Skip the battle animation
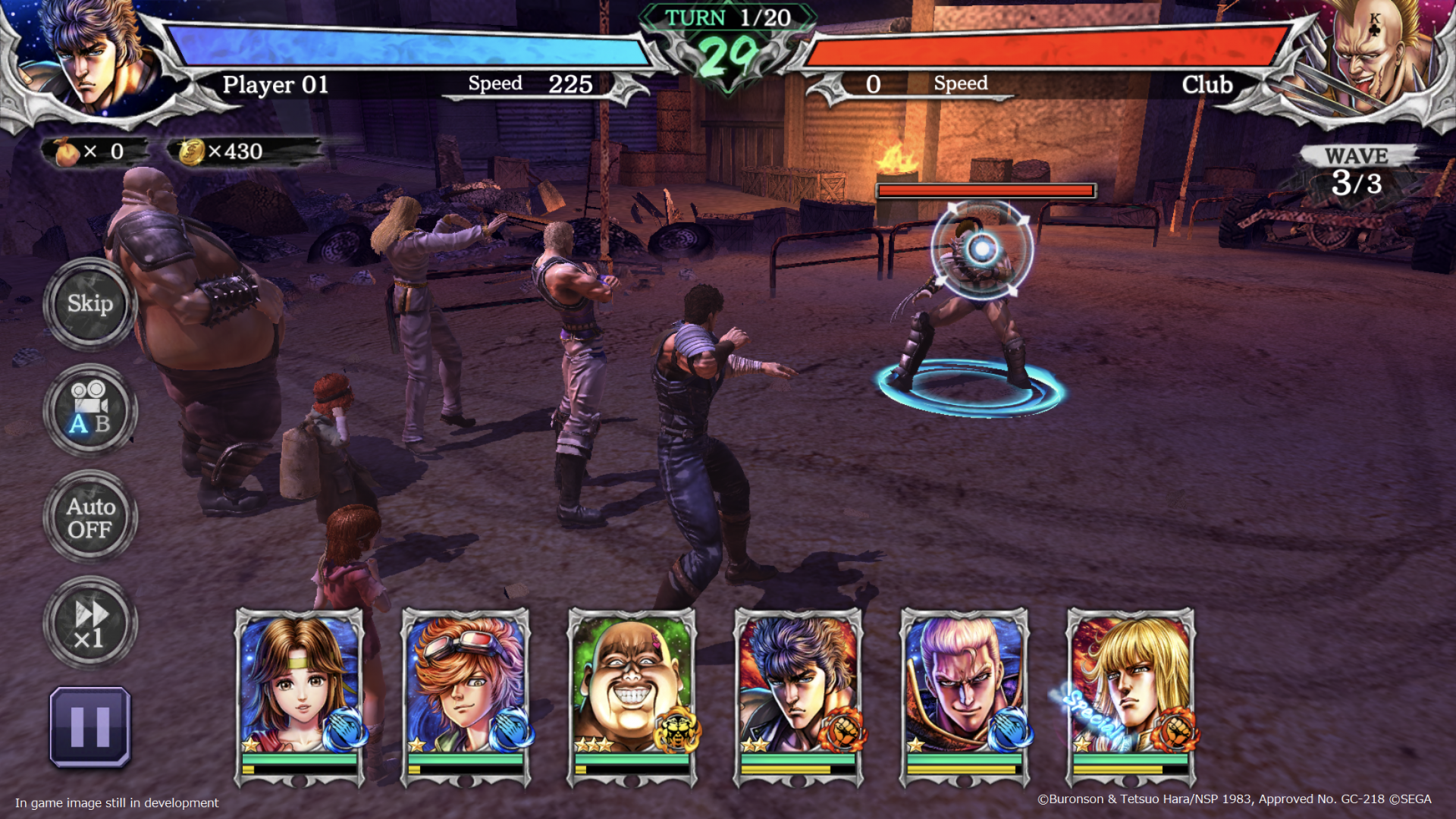This screenshot has height=819, width=1456. [x=90, y=304]
